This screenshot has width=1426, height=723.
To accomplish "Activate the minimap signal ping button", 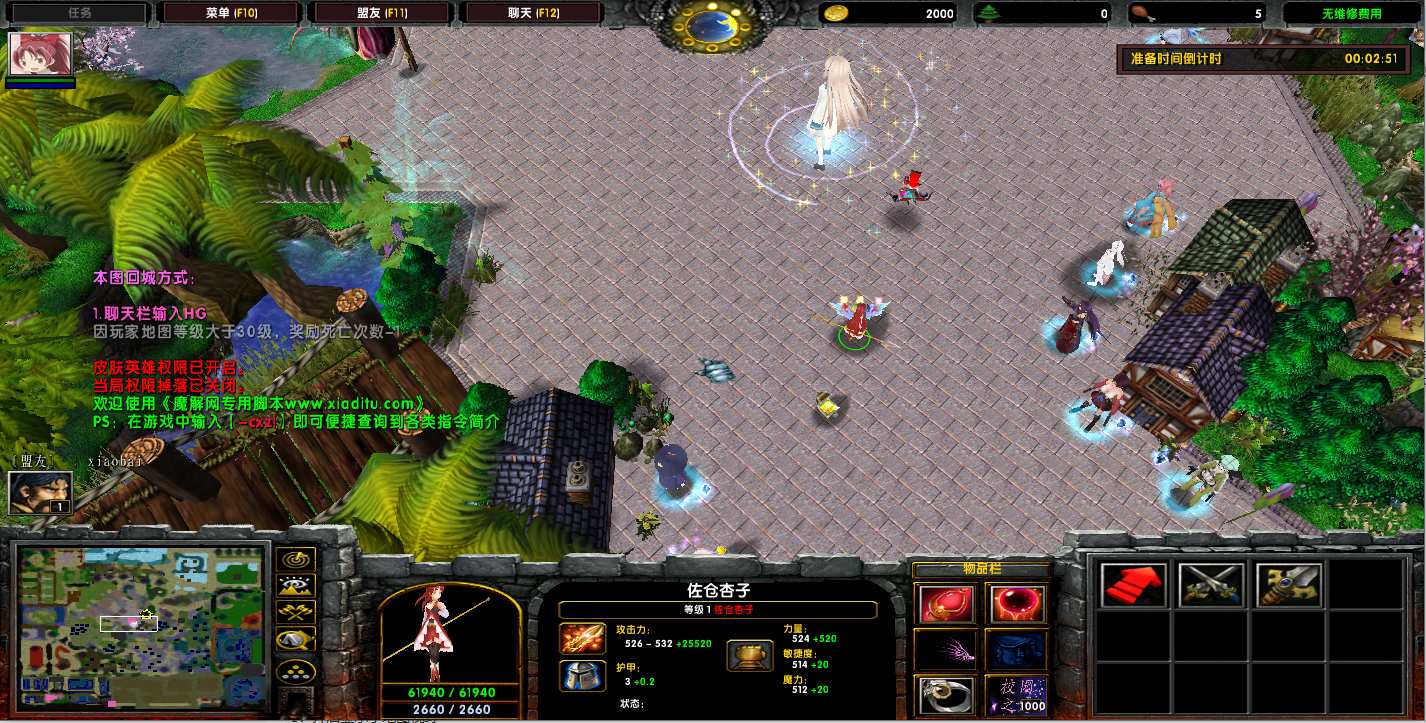I will tap(296, 561).
